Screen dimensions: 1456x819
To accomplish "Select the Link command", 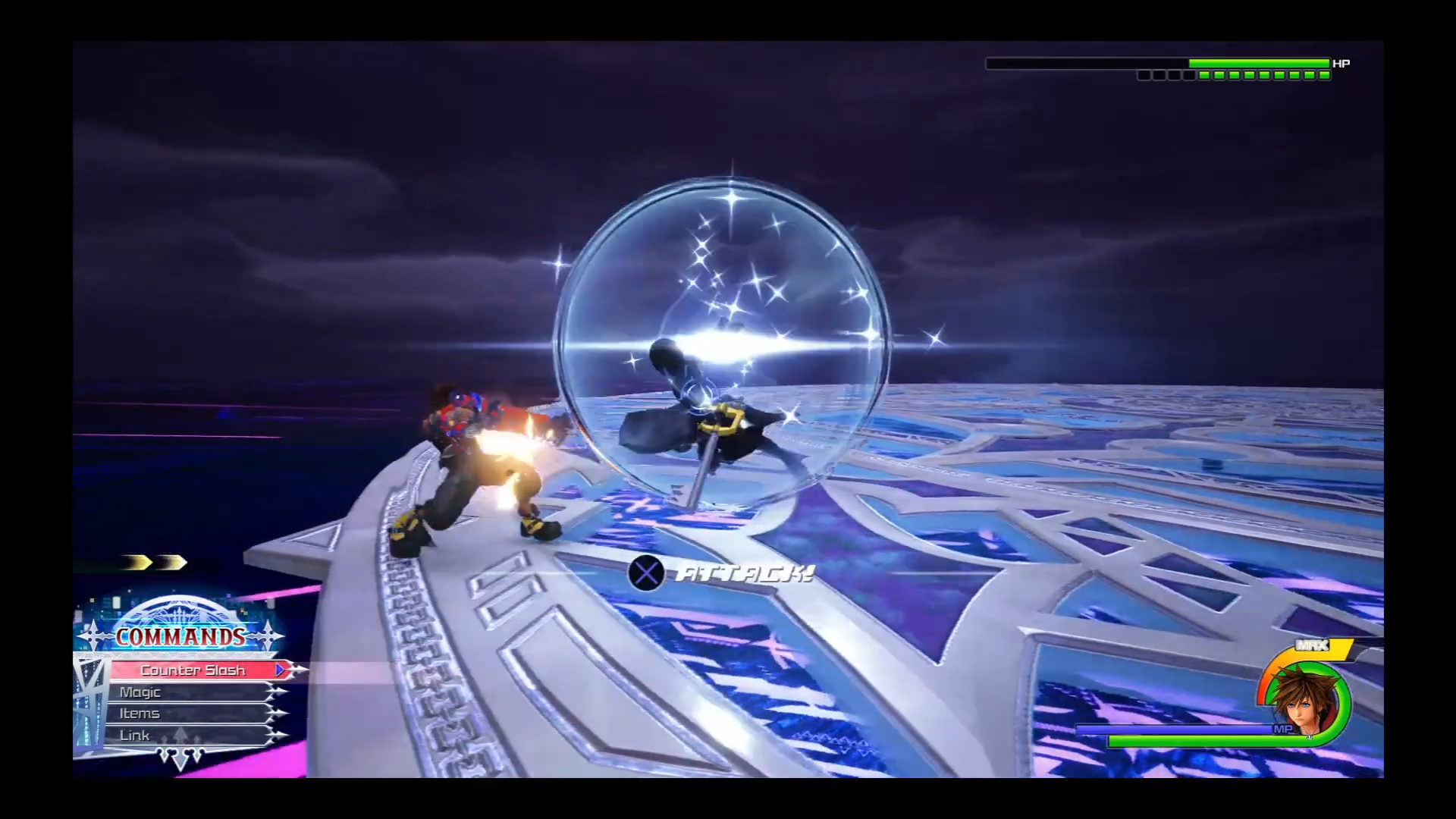I will click(135, 736).
